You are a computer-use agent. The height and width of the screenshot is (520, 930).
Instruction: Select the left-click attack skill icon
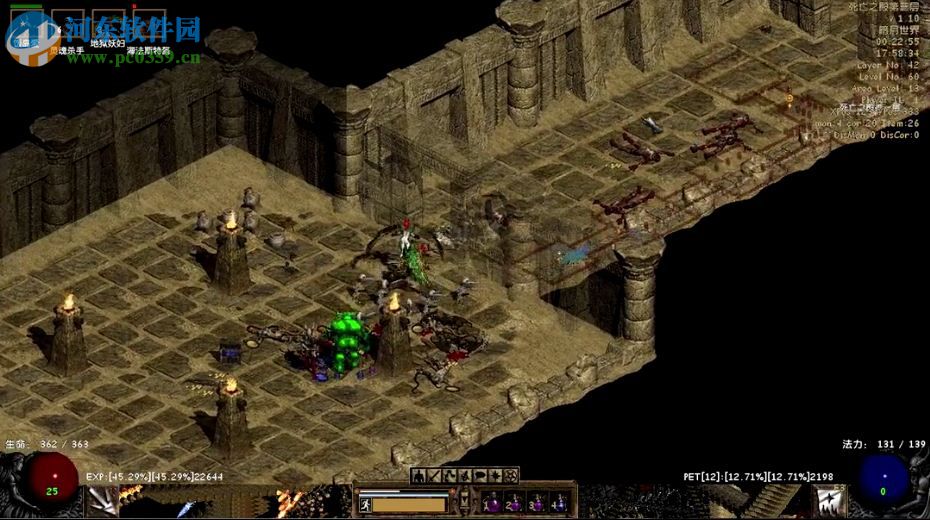(103, 502)
